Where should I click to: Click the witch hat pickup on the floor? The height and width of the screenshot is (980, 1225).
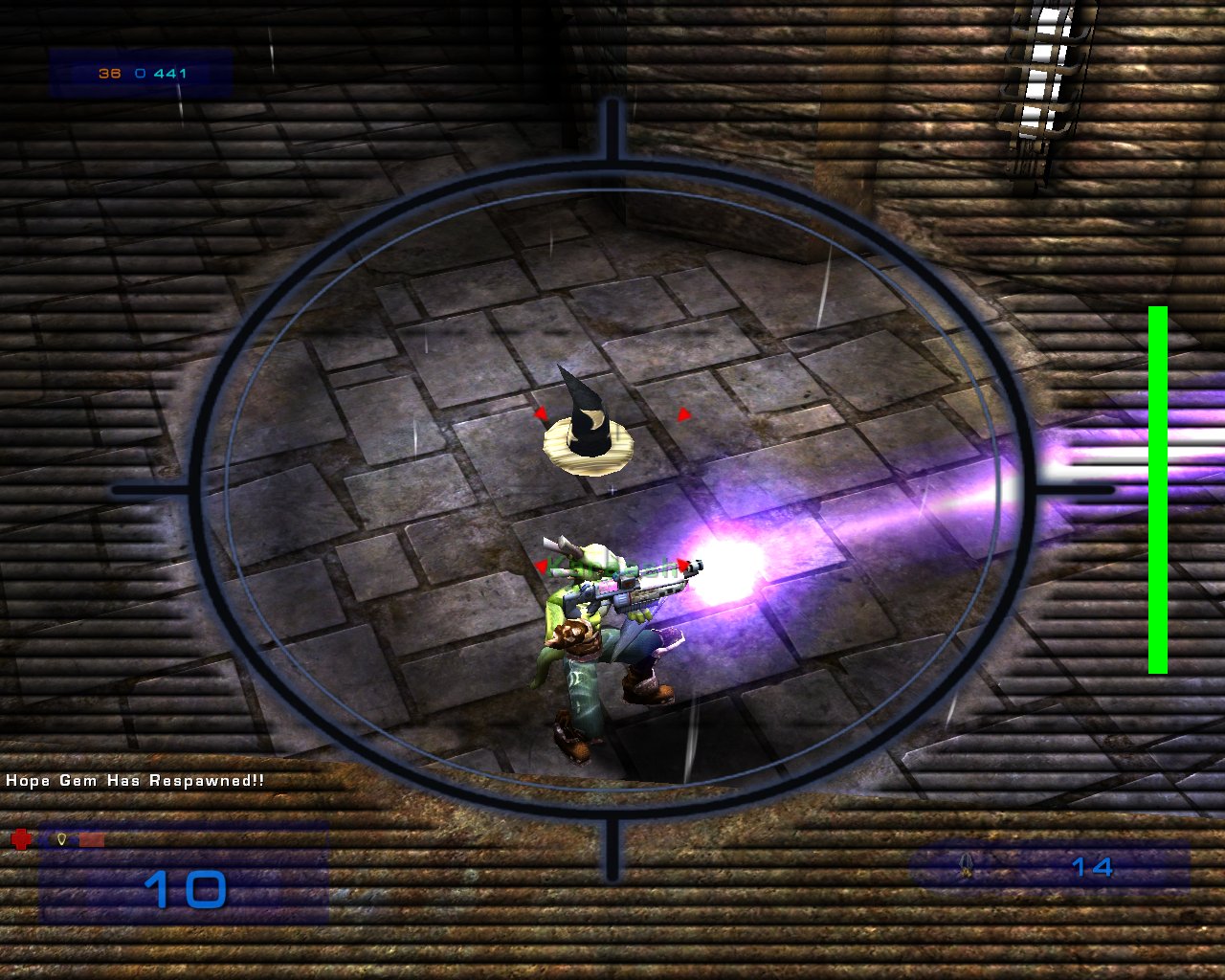click(589, 431)
